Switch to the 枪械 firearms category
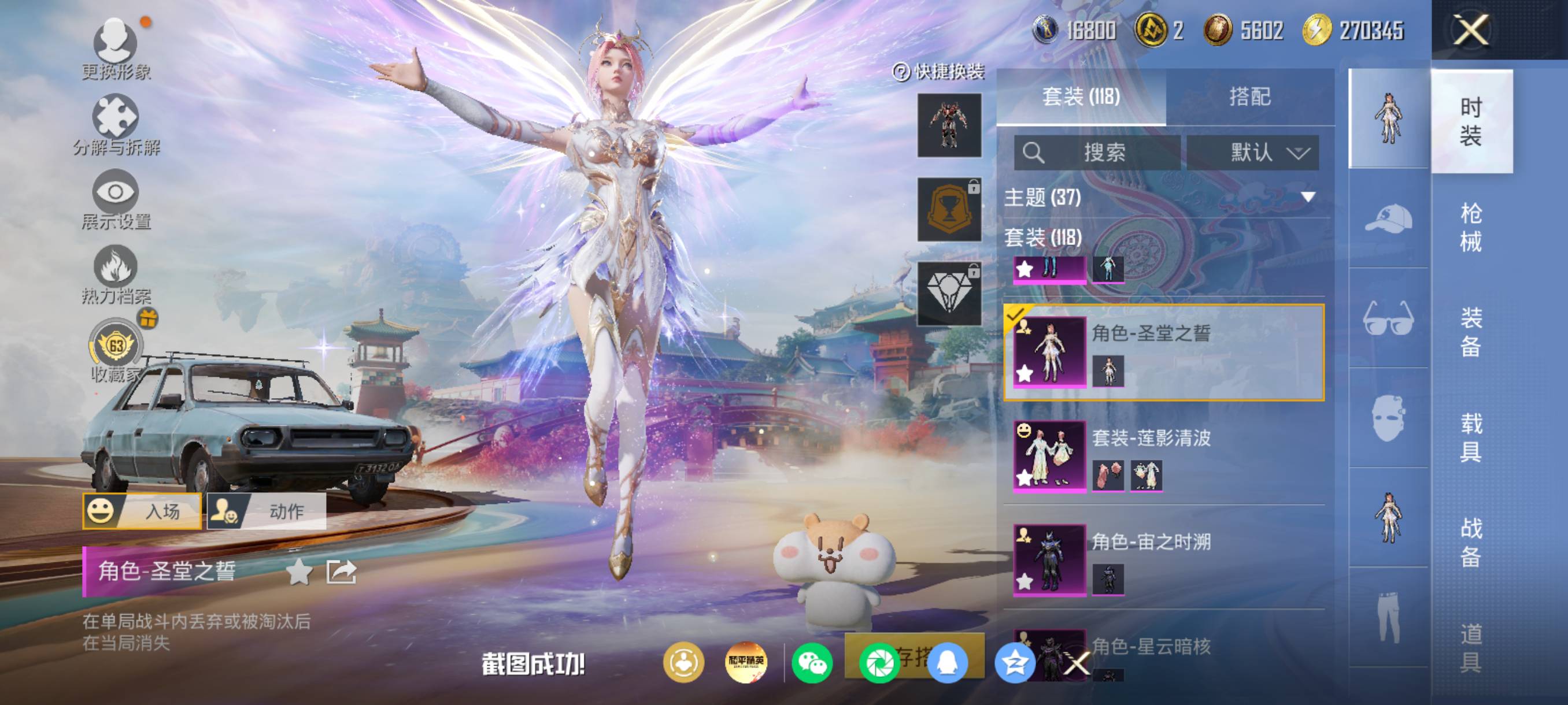This screenshot has height=705, width=1568. 1471,227
